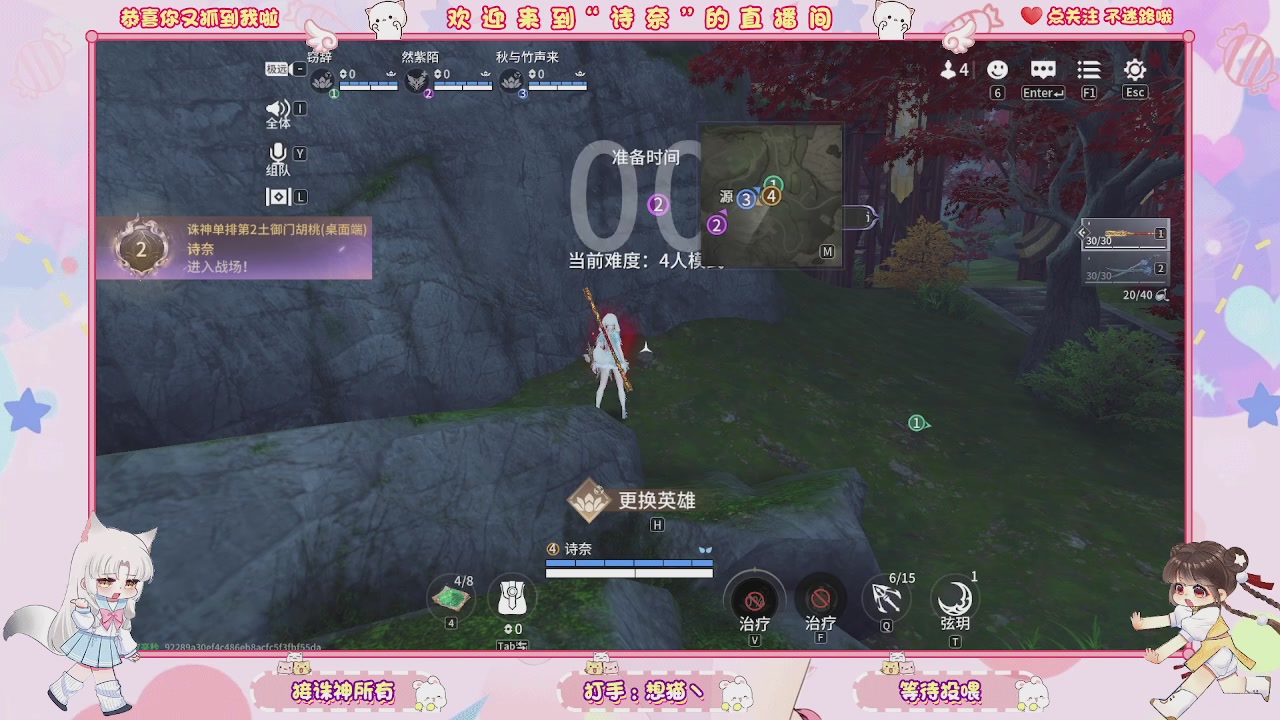Open the backpack via the Tab icon

pos(513,598)
